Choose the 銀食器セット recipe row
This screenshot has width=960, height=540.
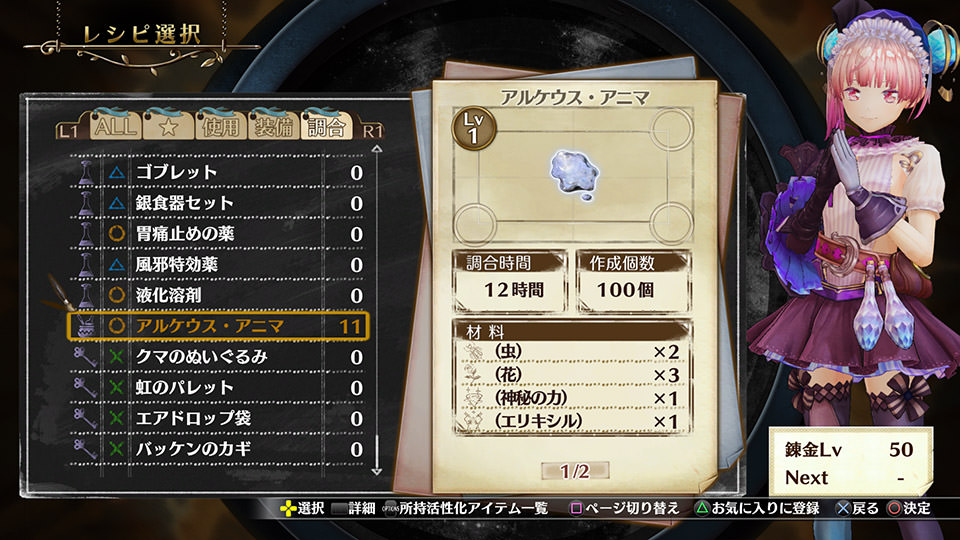pos(220,203)
